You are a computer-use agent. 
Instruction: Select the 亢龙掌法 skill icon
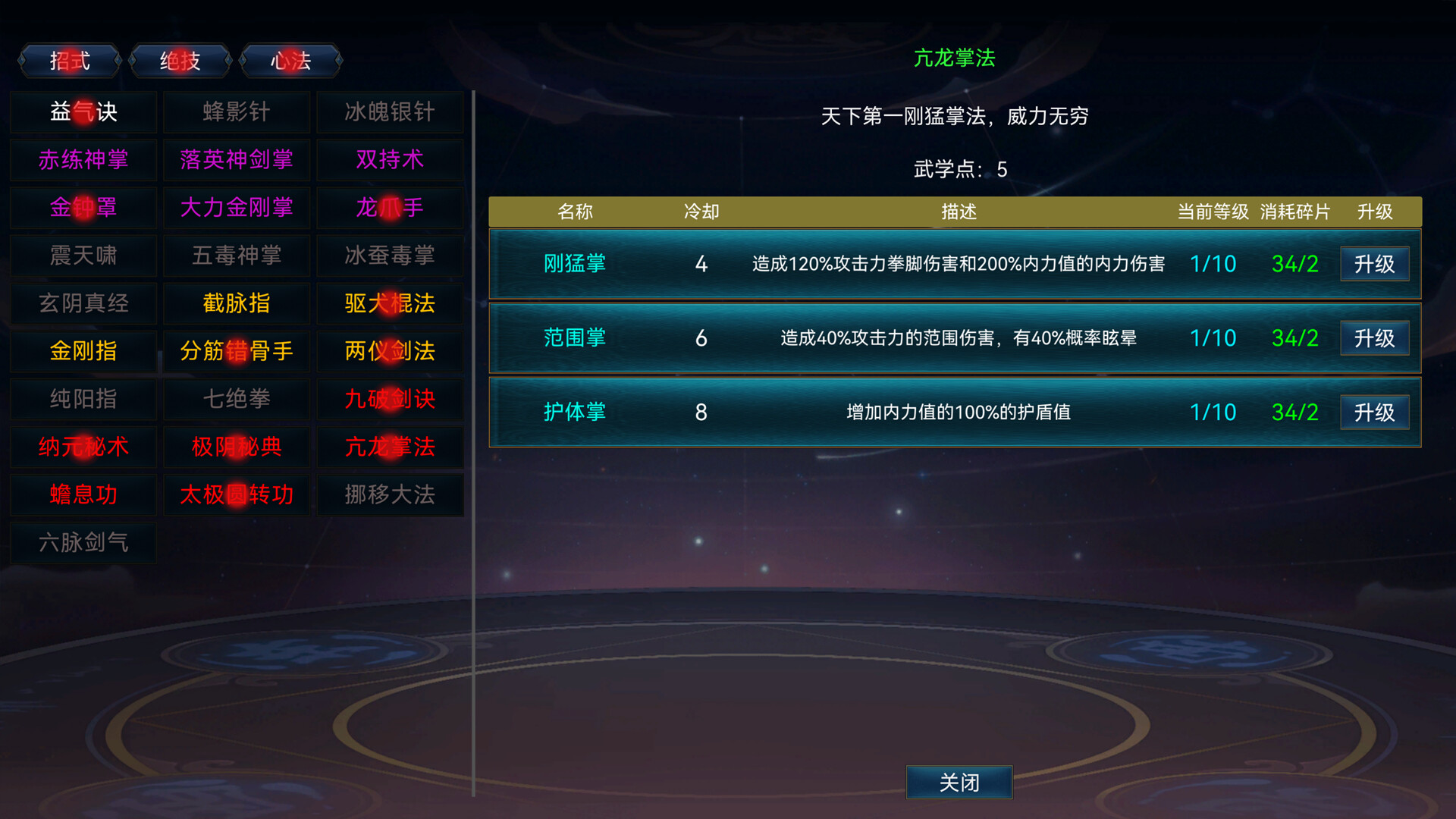pyautogui.click(x=390, y=447)
